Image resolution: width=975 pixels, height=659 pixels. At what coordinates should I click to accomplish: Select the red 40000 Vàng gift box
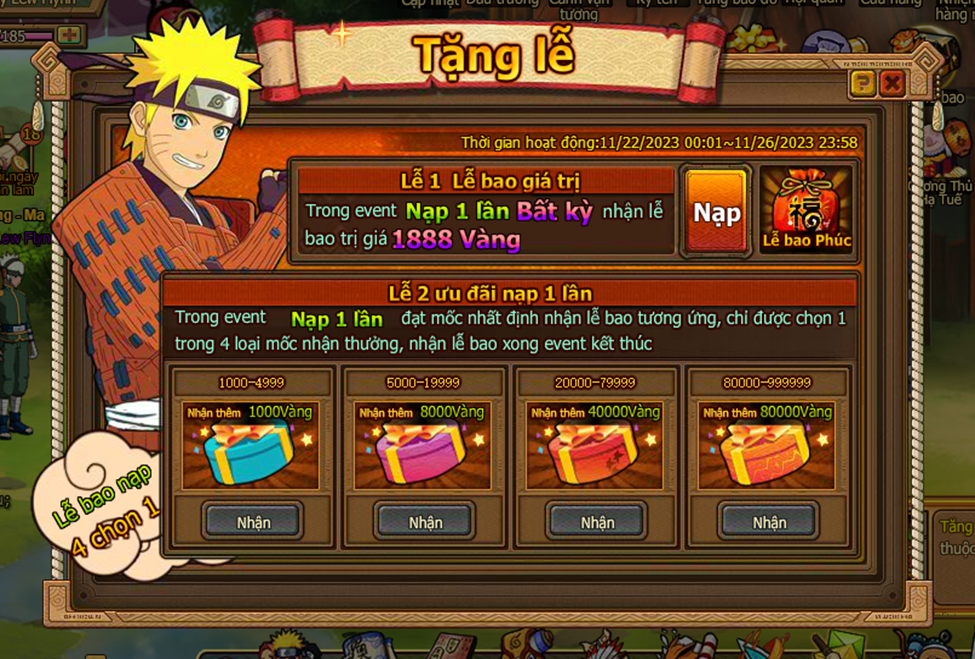point(595,453)
